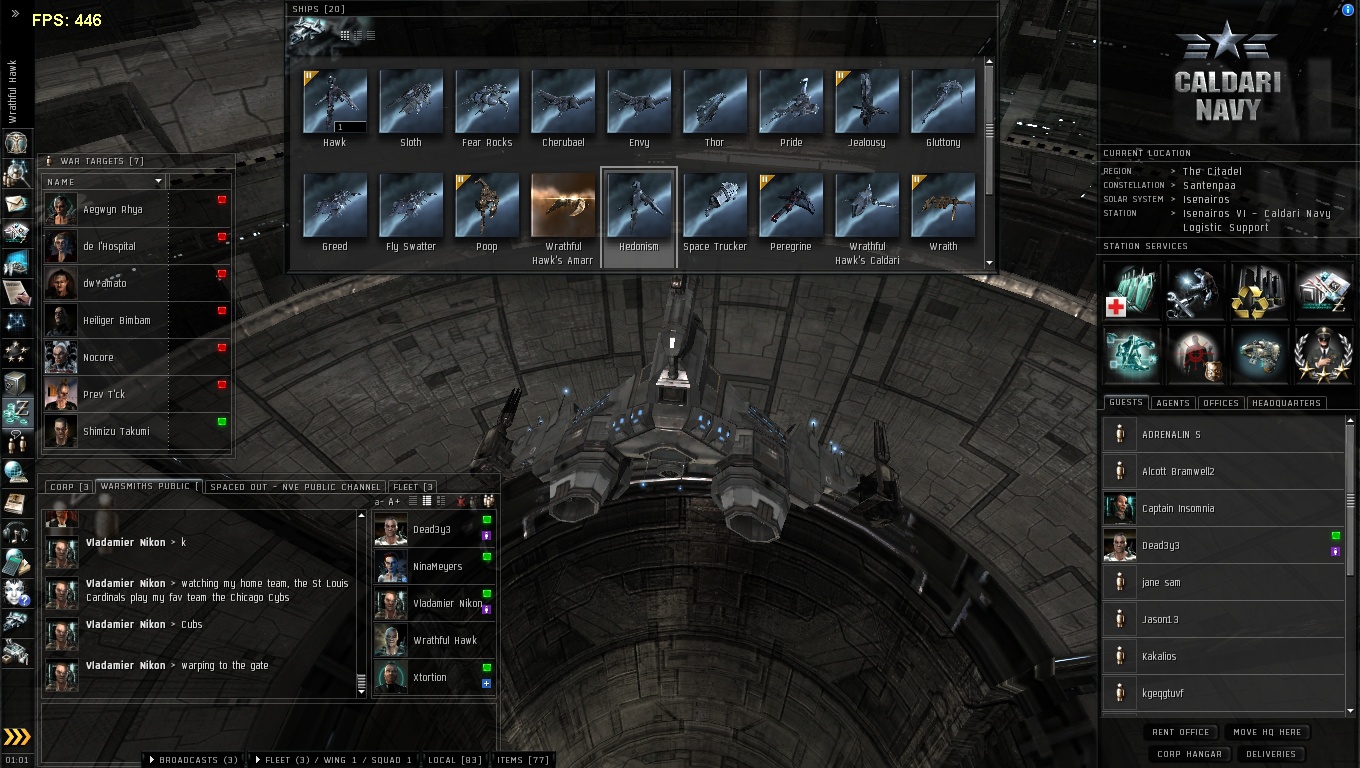
Task: Expand the Broadcasts panel
Action: tap(193, 760)
